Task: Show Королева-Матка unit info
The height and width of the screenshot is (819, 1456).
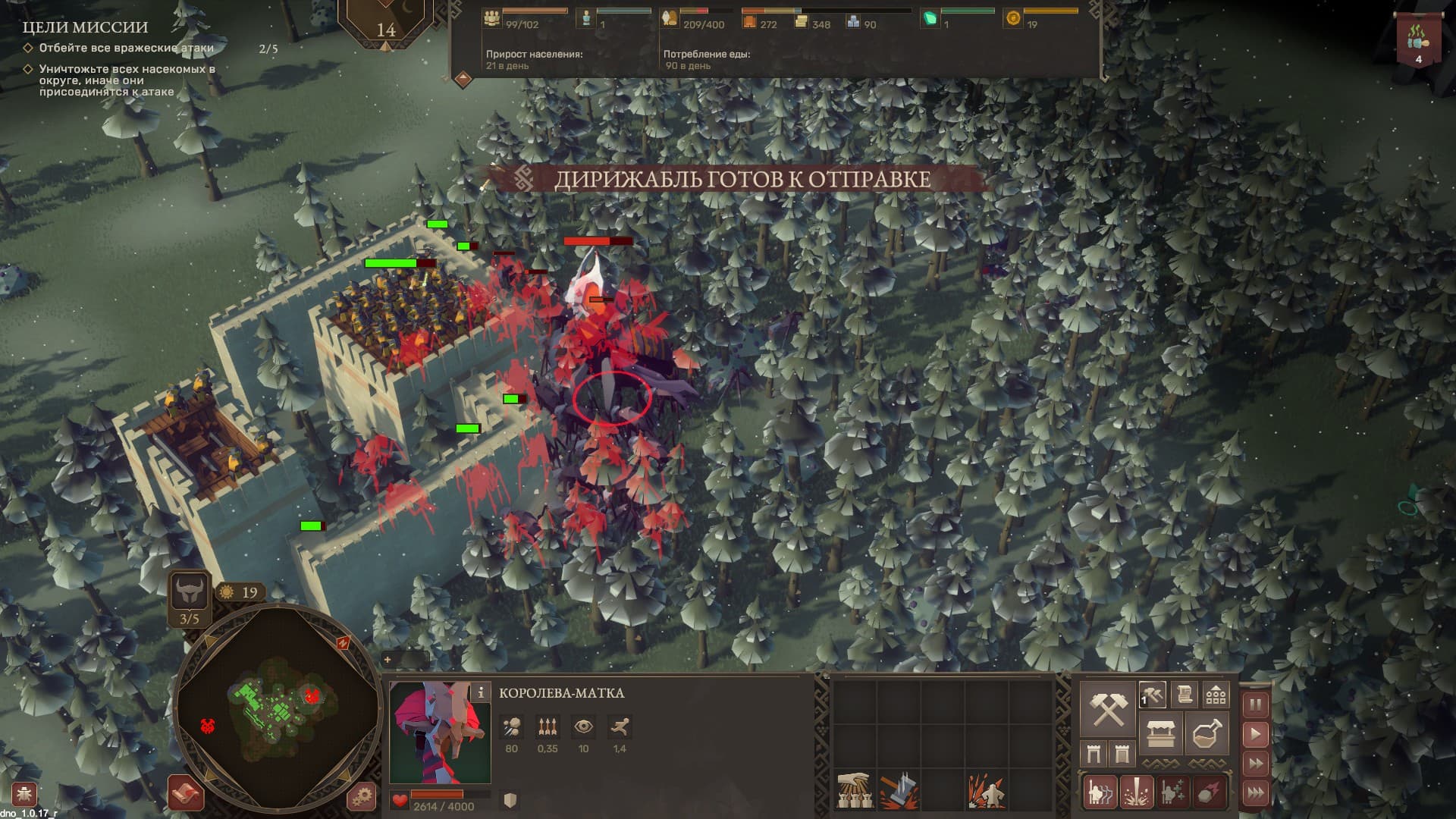Action: tap(480, 692)
